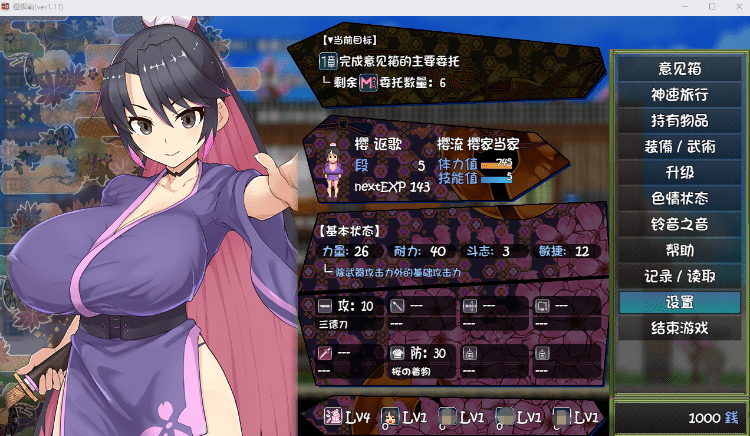Close the game window
This screenshot has height=436, width=750.
click(x=737, y=6)
